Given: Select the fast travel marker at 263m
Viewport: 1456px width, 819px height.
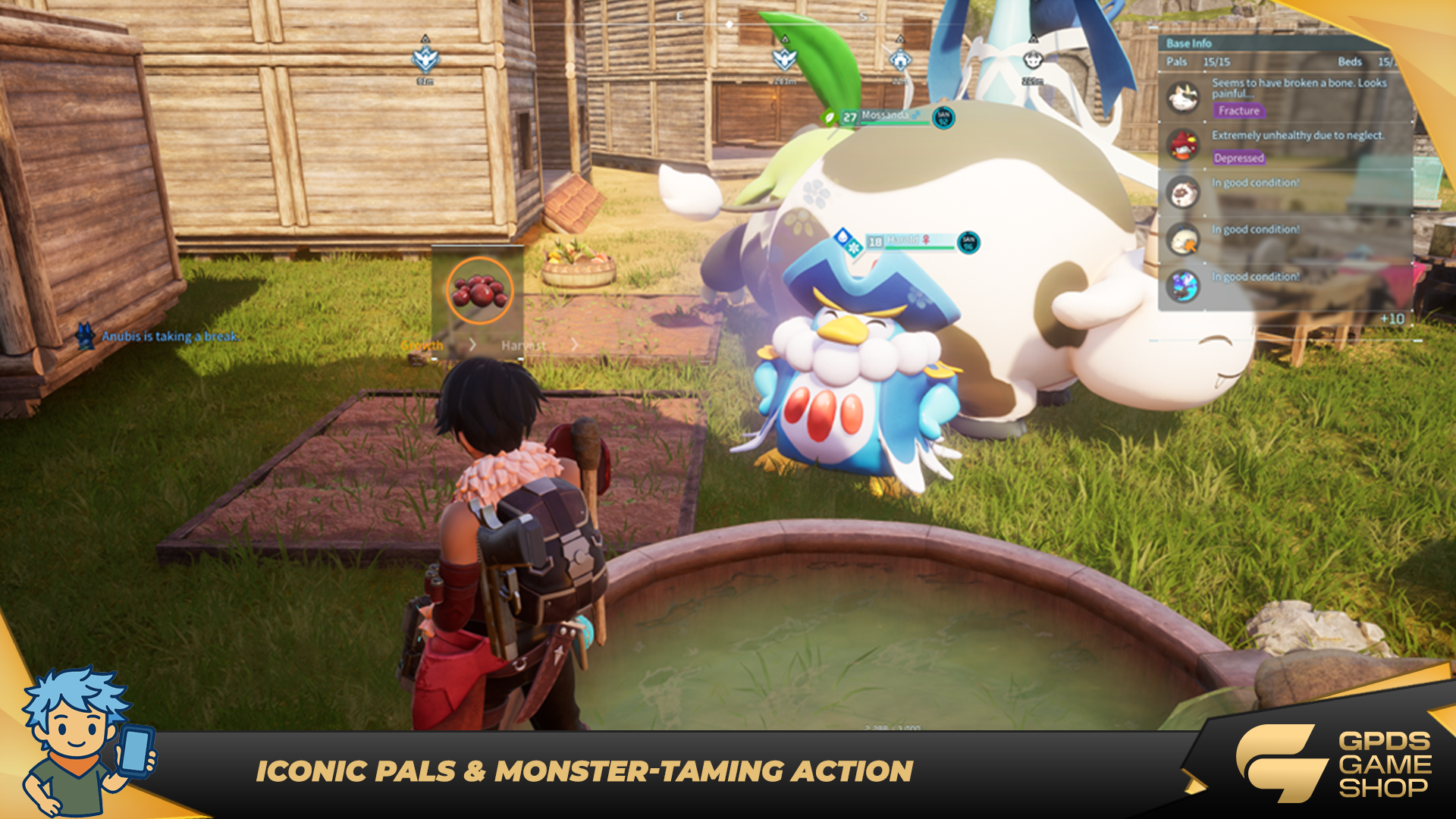Looking at the screenshot, I should coord(784,58).
